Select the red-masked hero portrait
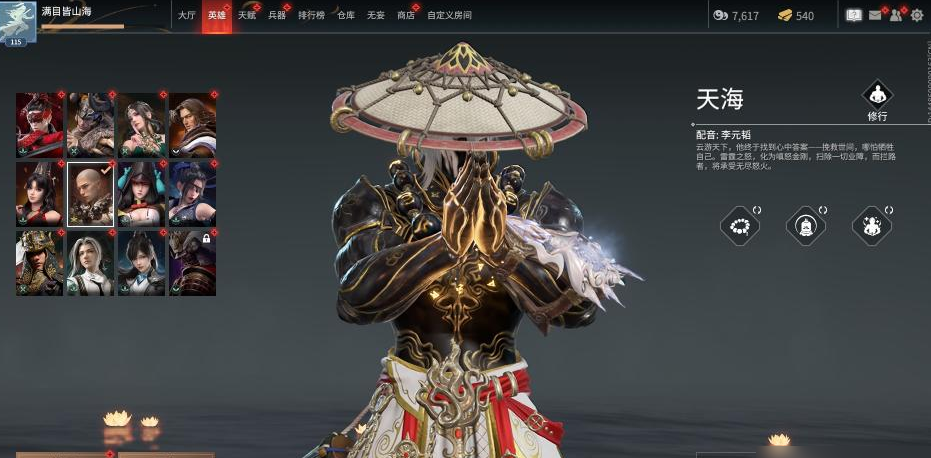This screenshot has width=931, height=458. tap(40, 125)
